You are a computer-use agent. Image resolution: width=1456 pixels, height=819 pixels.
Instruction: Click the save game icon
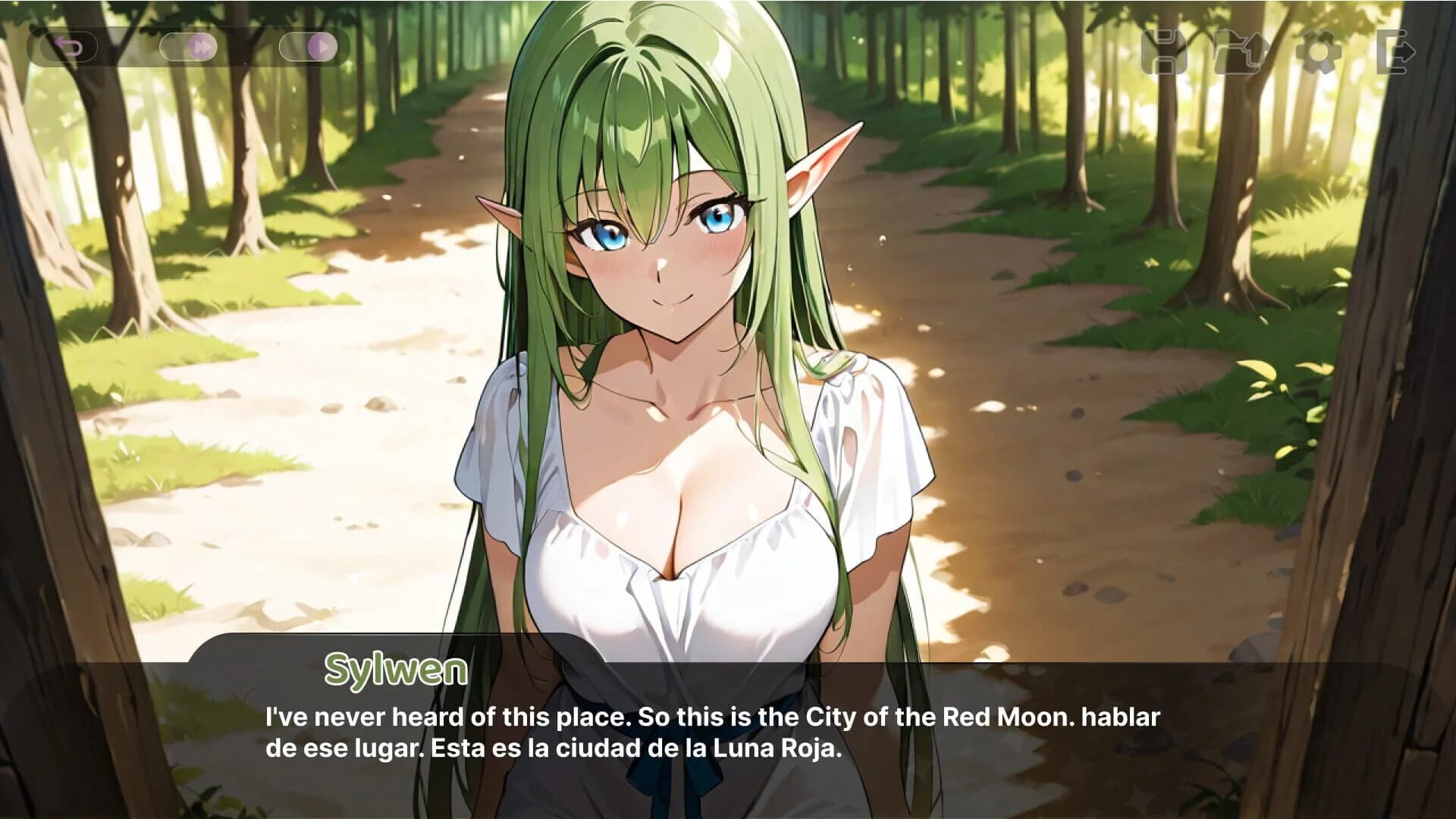[1165, 51]
